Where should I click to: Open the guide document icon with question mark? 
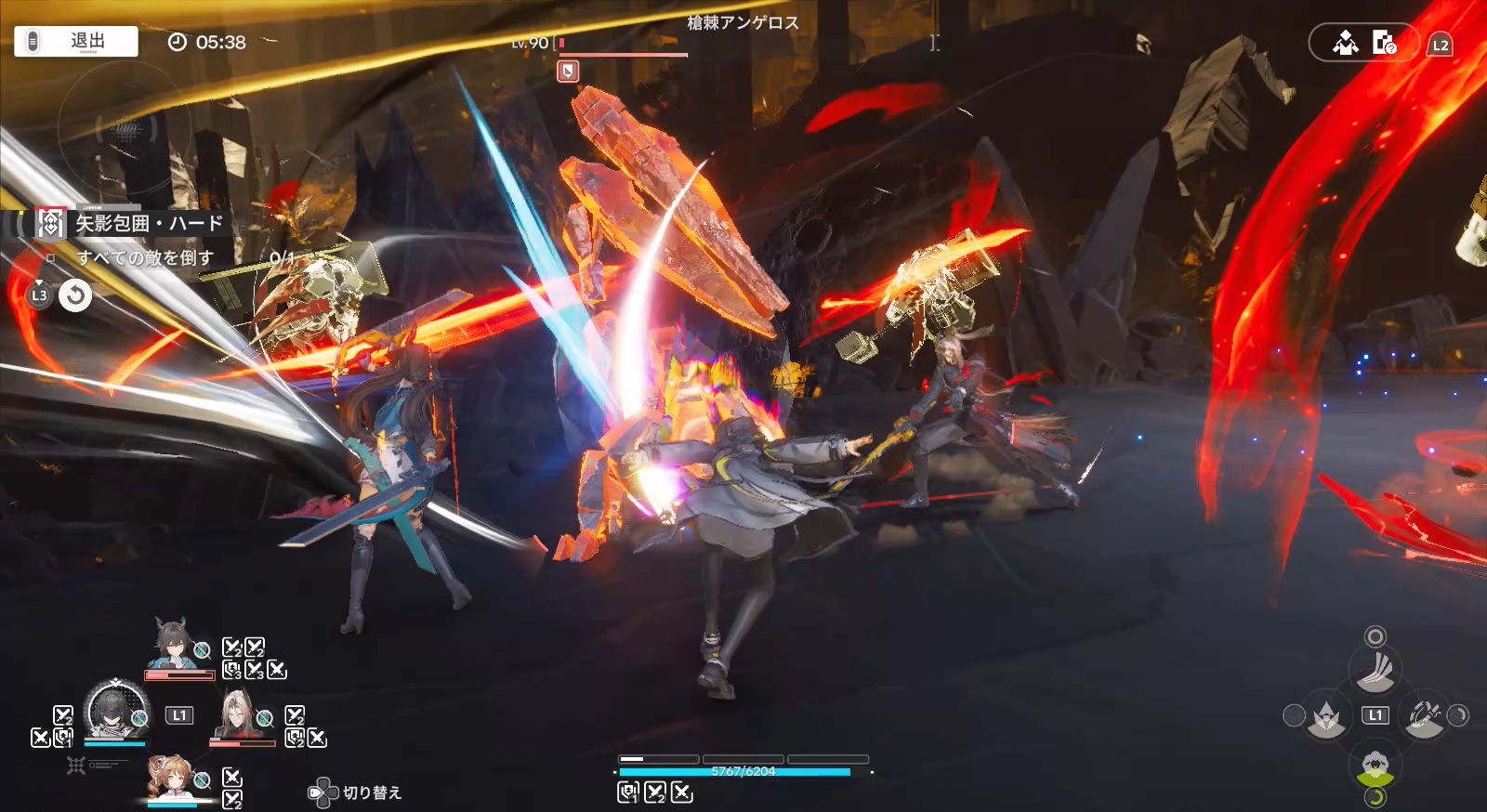pyautogui.click(x=1384, y=44)
